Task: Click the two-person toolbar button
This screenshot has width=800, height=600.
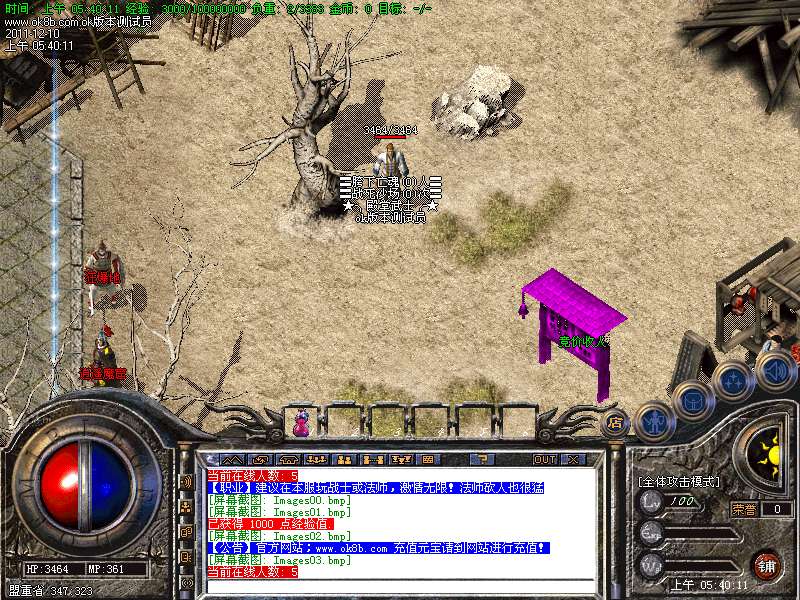Action: [343, 459]
